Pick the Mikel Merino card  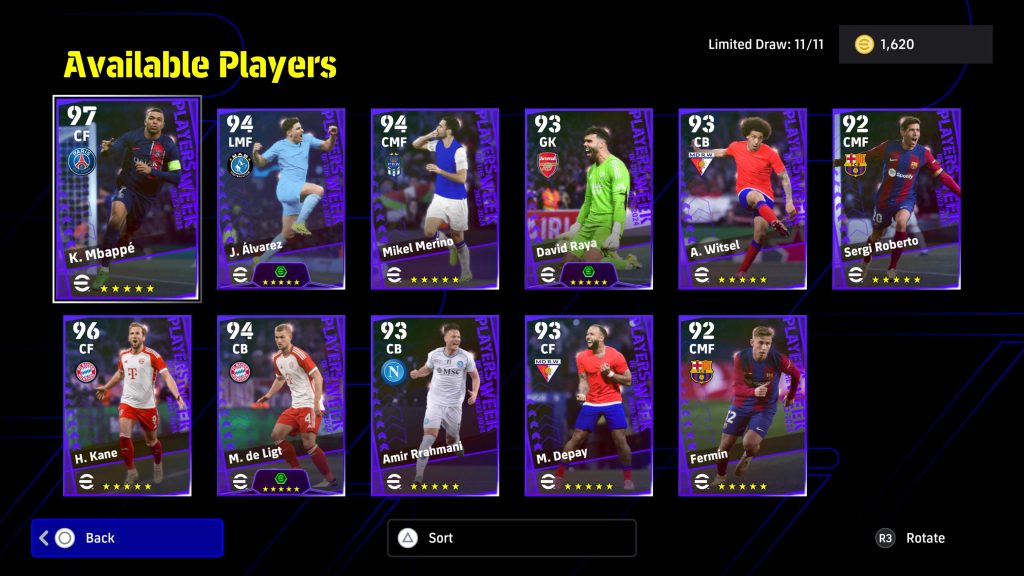click(x=435, y=199)
